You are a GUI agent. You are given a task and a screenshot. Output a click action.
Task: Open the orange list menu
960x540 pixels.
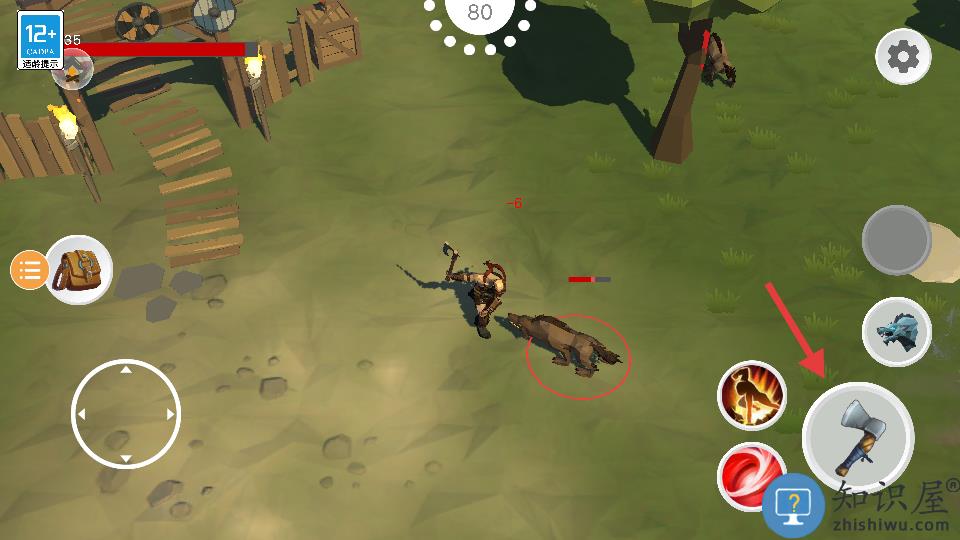[30, 270]
